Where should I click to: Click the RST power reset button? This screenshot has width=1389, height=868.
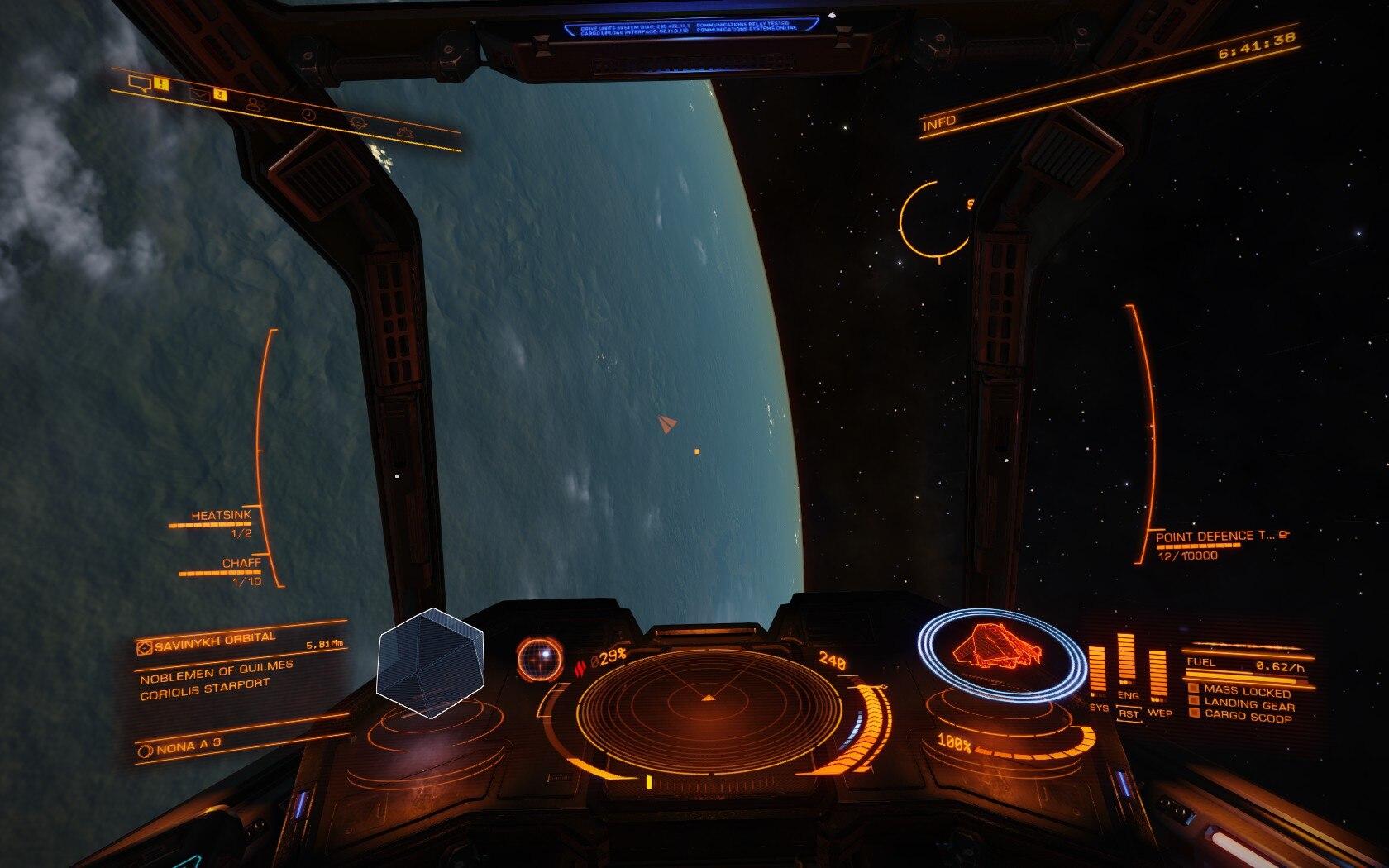pos(1129,713)
